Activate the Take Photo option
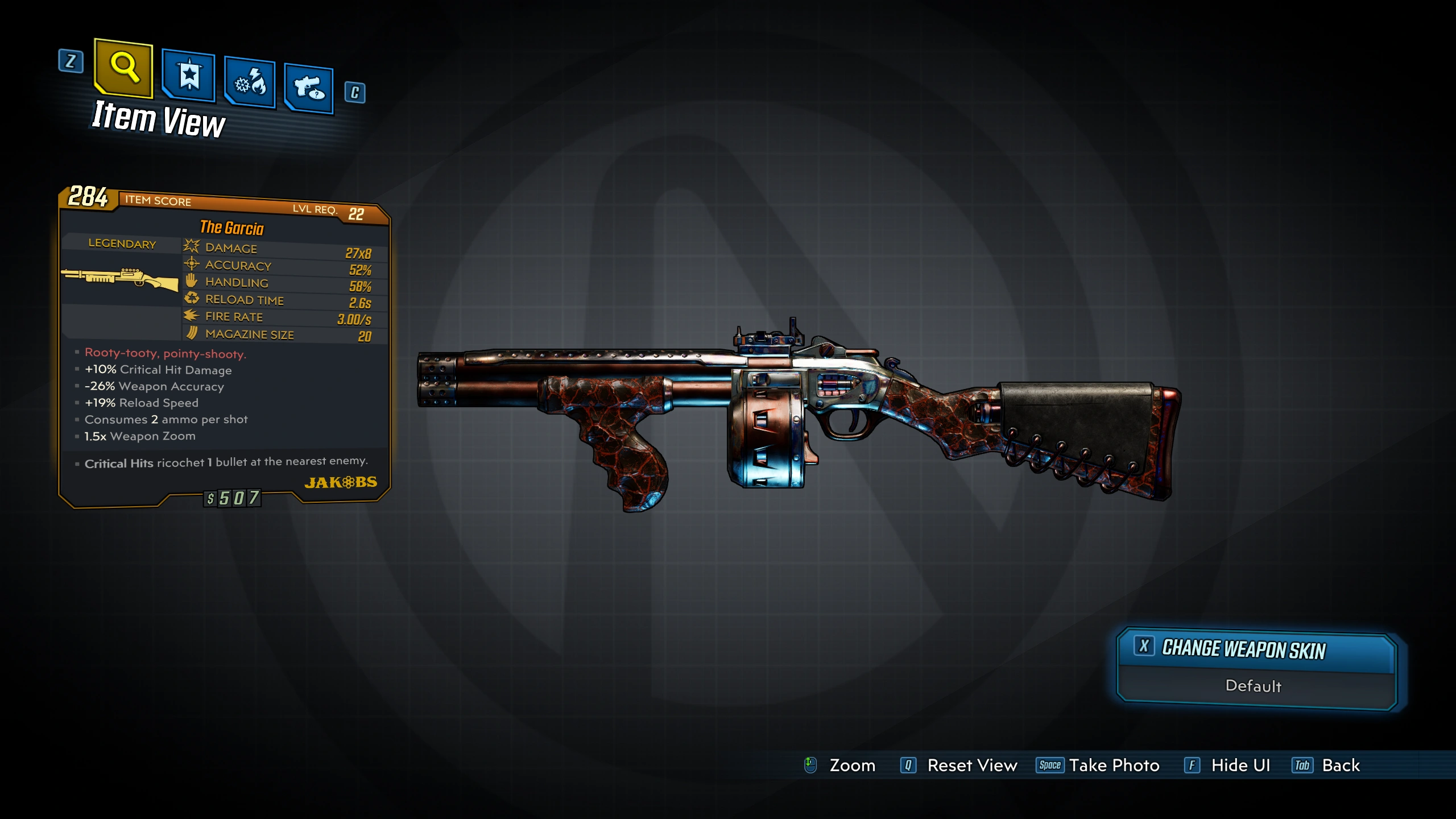Image resolution: width=1456 pixels, height=819 pixels. click(x=1113, y=766)
